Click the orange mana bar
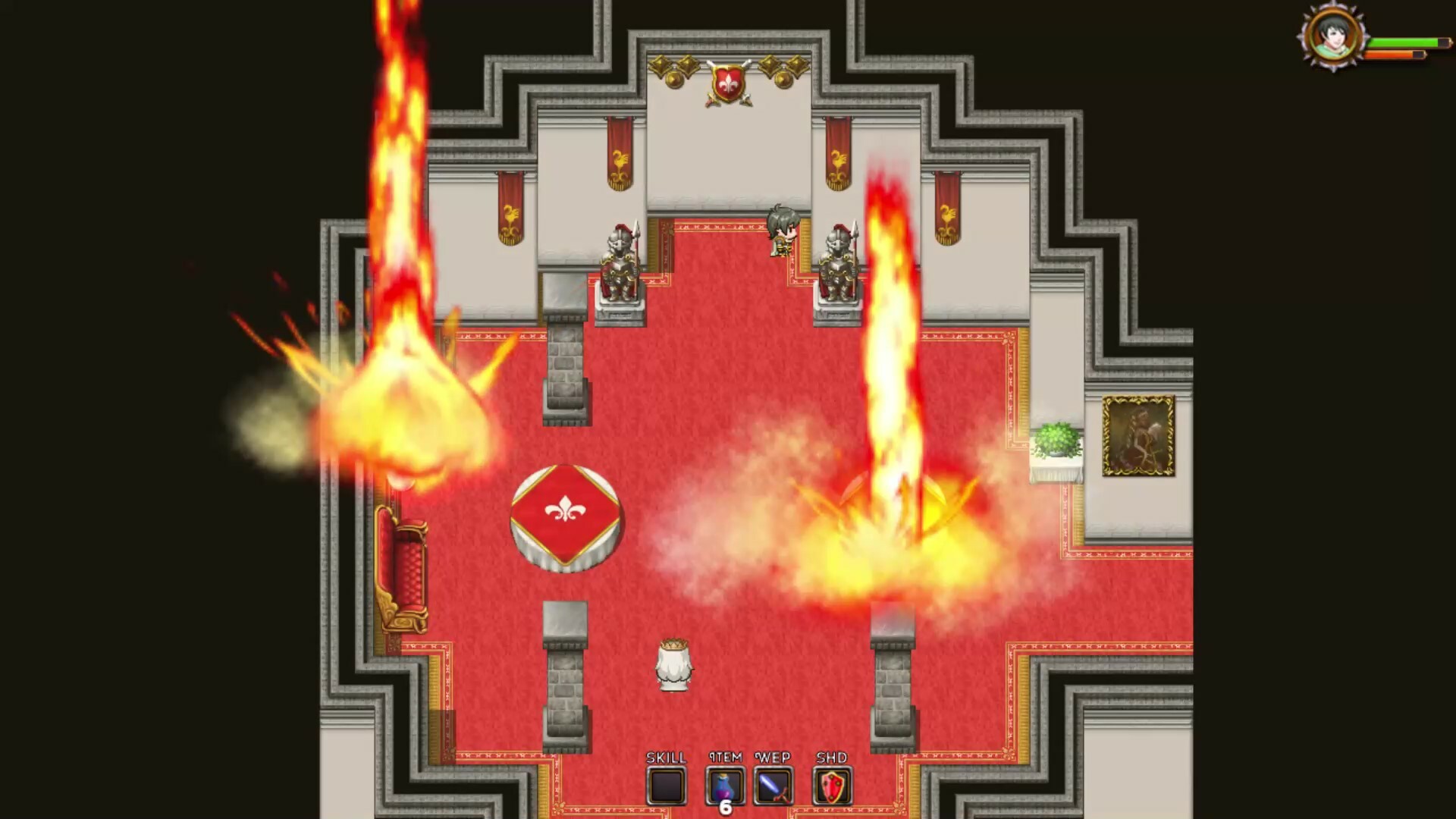The width and height of the screenshot is (1456, 819). click(x=1399, y=55)
